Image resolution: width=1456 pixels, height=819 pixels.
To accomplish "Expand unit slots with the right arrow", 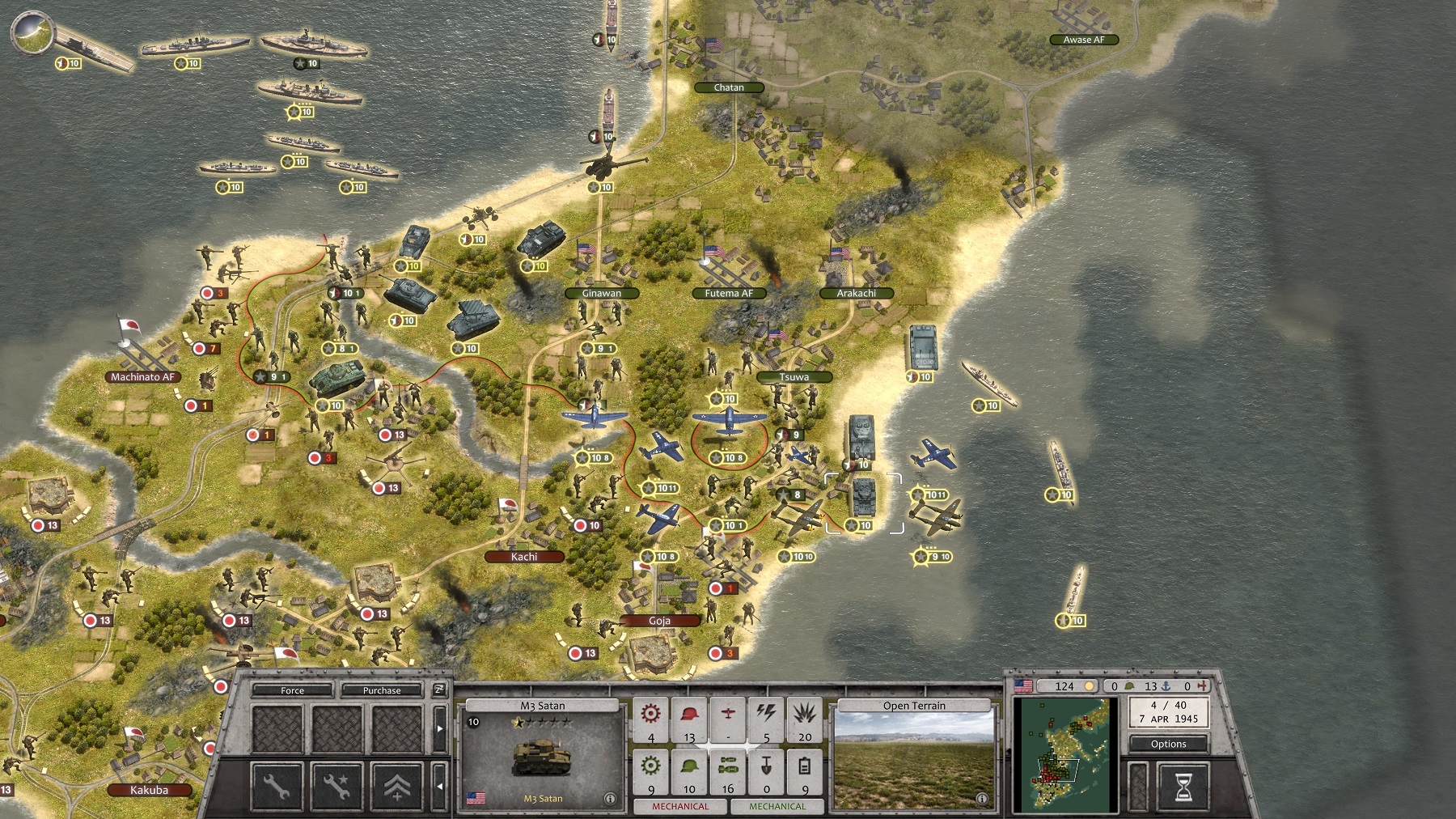I will tap(439, 728).
